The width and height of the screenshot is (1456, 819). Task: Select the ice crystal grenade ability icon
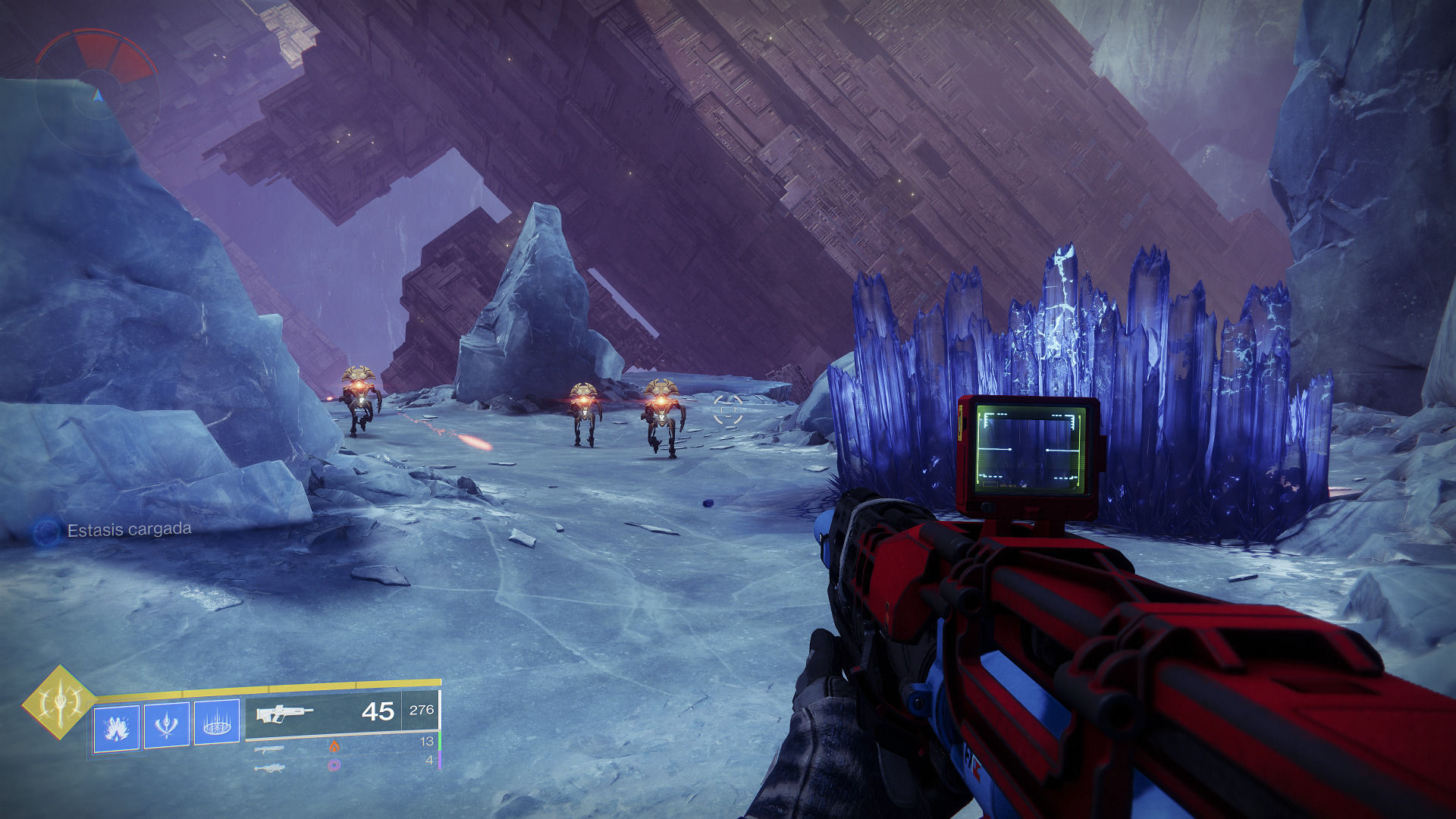coord(116,728)
